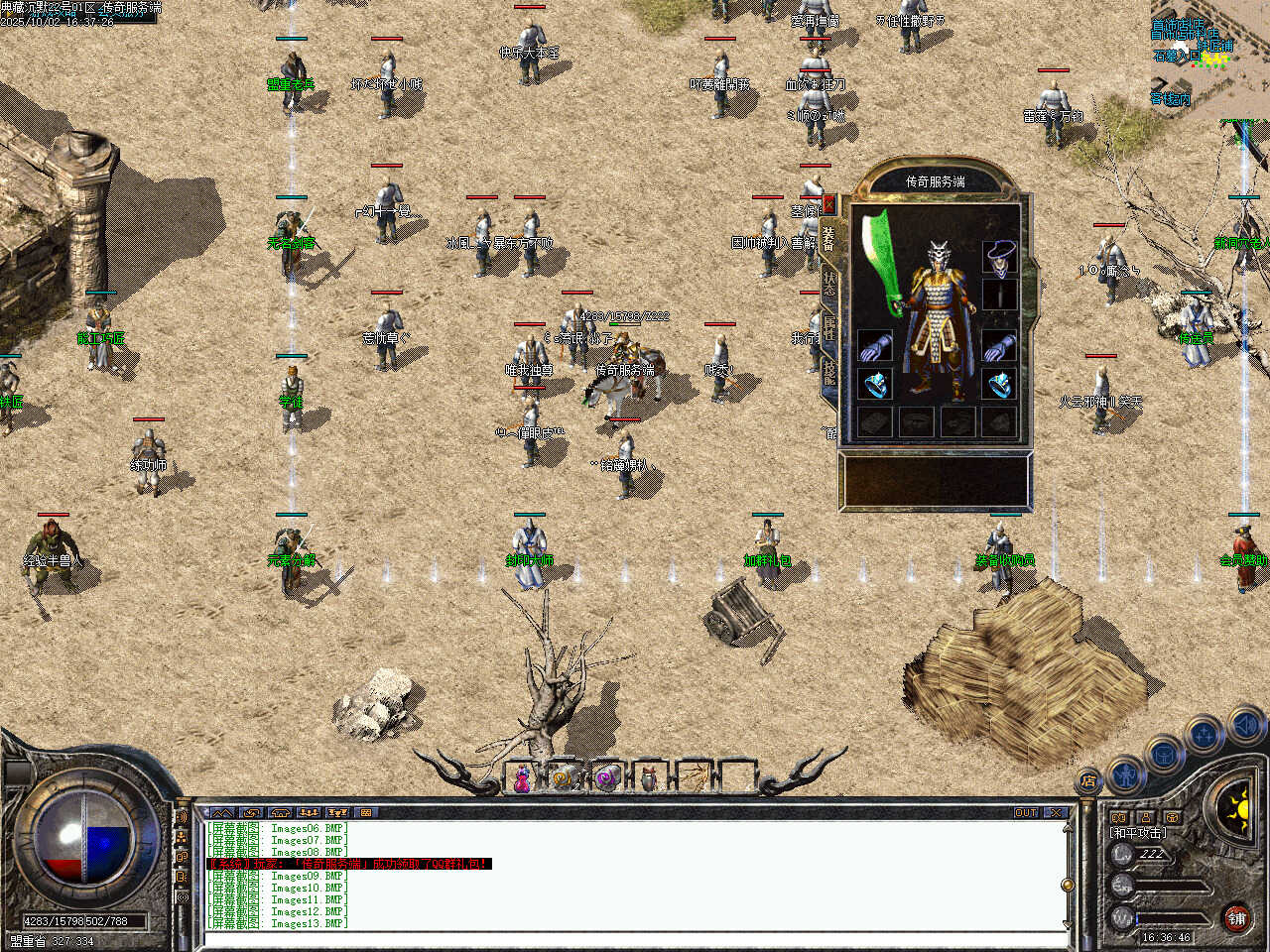Click the left glove equipment slot
Viewport: 1270px width, 952px height.
874,346
